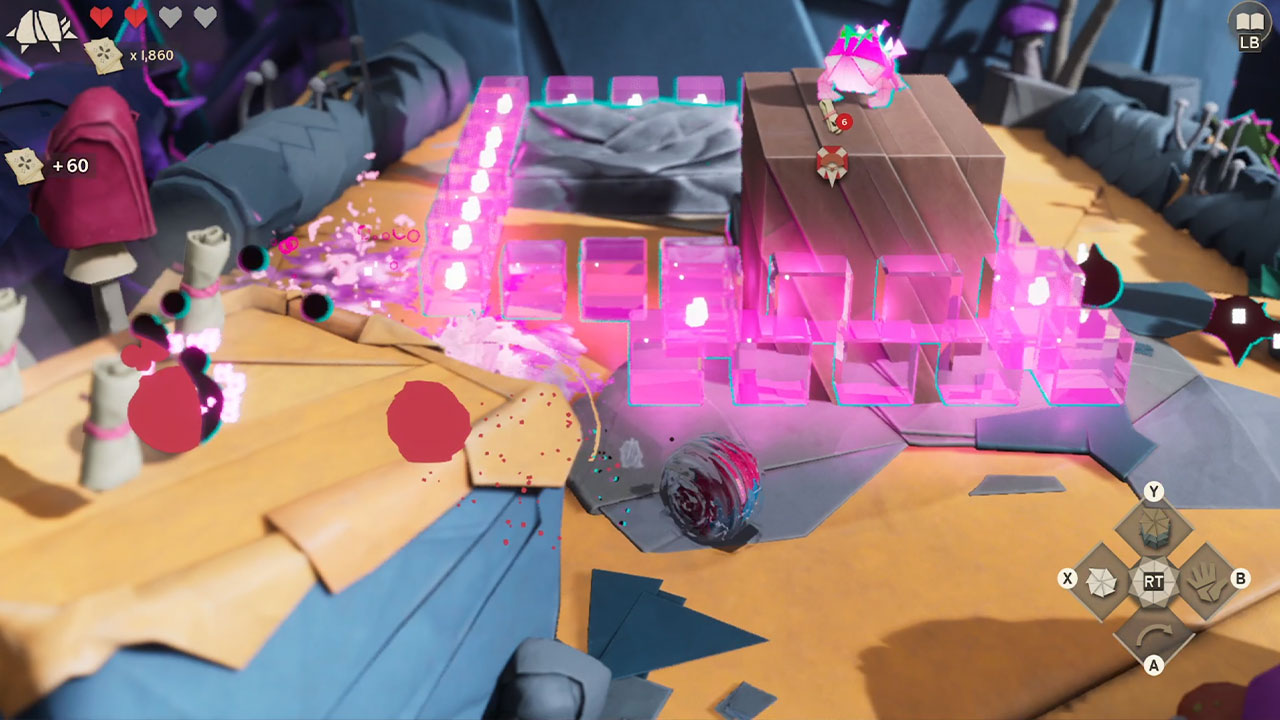Activate the white pinwheel ability
The height and width of the screenshot is (720, 1280).
[1101, 580]
